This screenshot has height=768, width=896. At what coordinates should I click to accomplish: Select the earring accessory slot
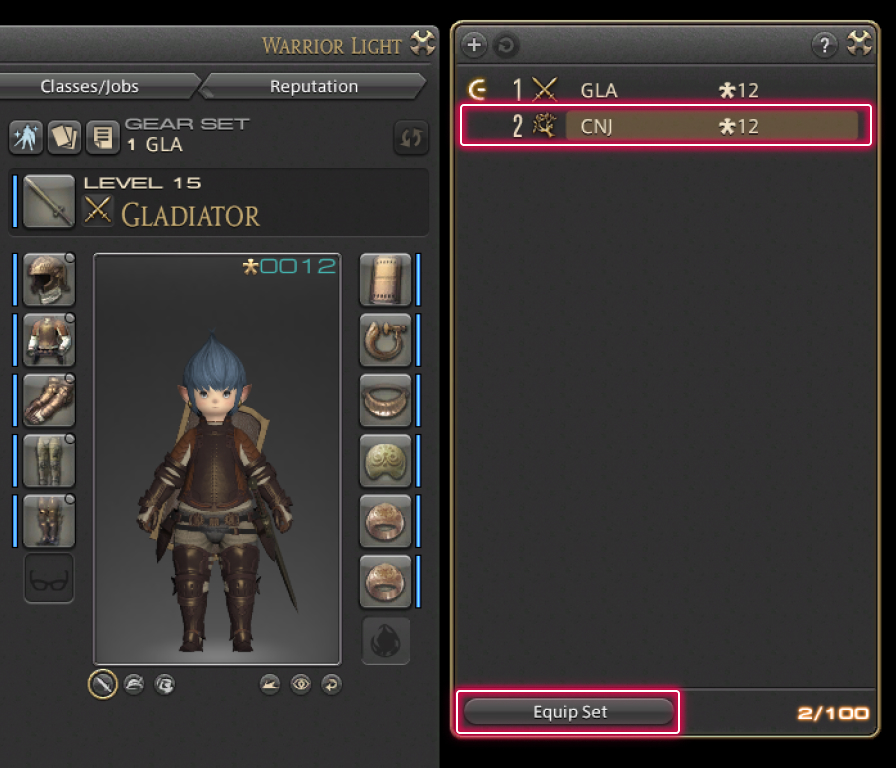[385, 340]
